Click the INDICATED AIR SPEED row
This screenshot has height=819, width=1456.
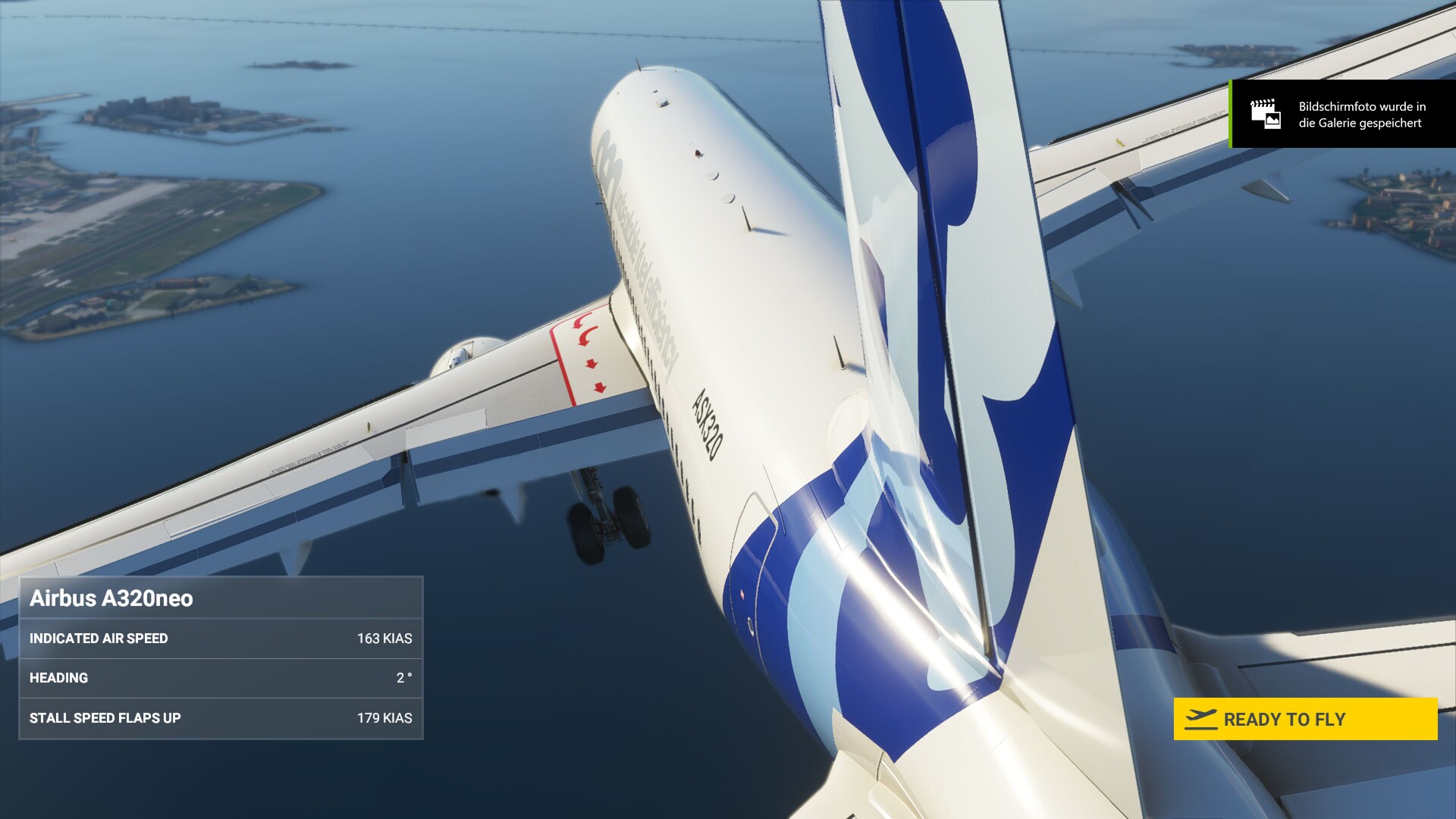tap(99, 639)
